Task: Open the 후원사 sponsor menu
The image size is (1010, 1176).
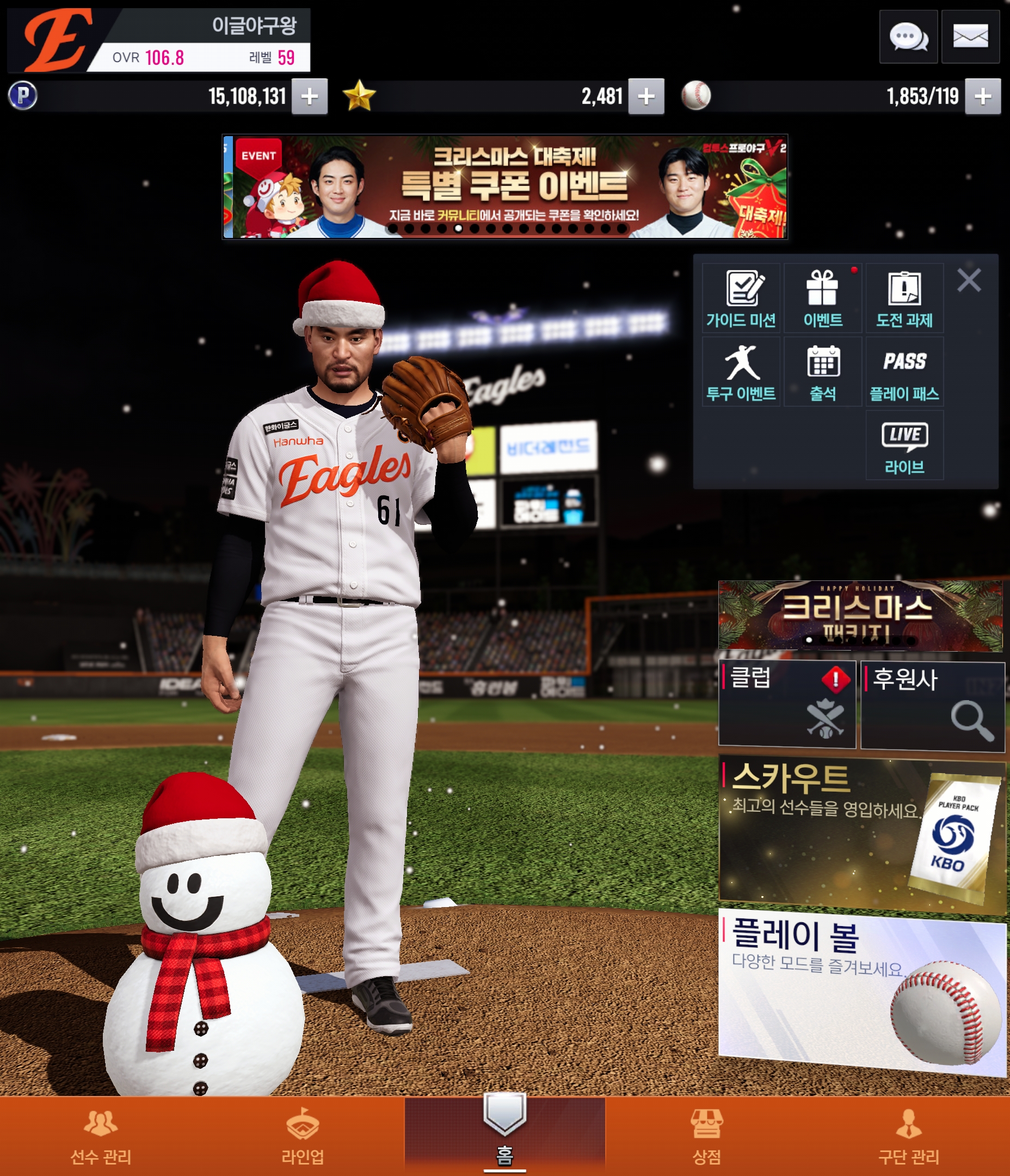Action: 932,706
